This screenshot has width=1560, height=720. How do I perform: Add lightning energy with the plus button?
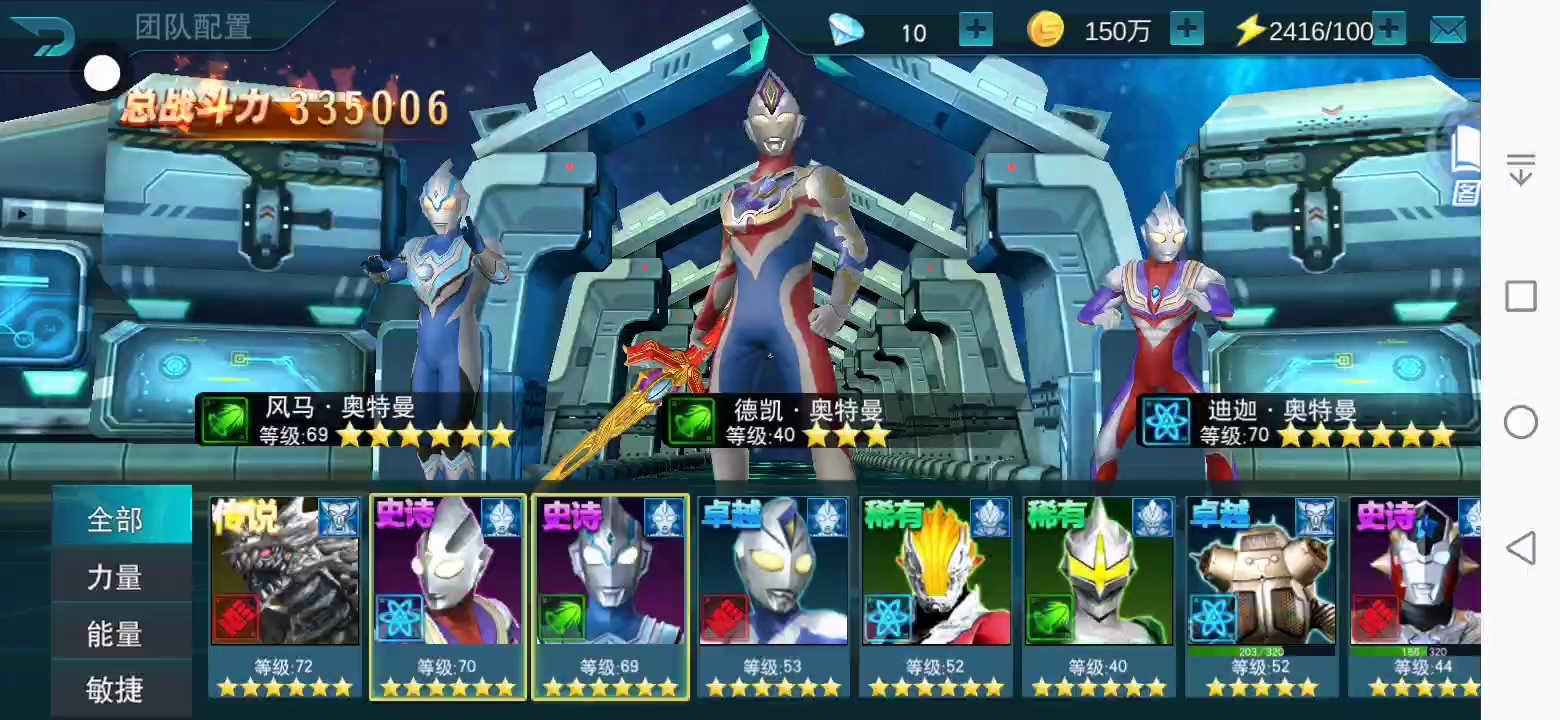point(1389,30)
